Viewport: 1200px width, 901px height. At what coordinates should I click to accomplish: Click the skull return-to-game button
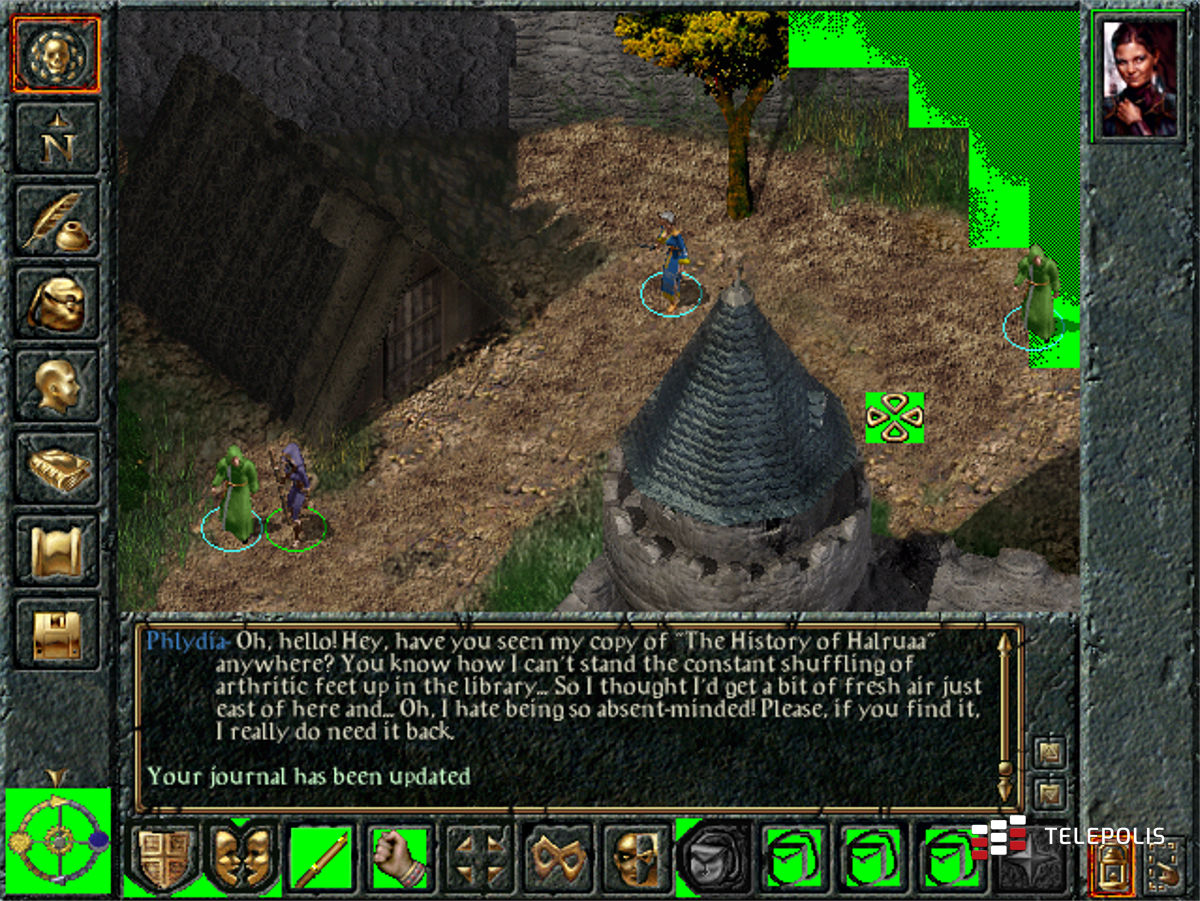tap(56, 55)
